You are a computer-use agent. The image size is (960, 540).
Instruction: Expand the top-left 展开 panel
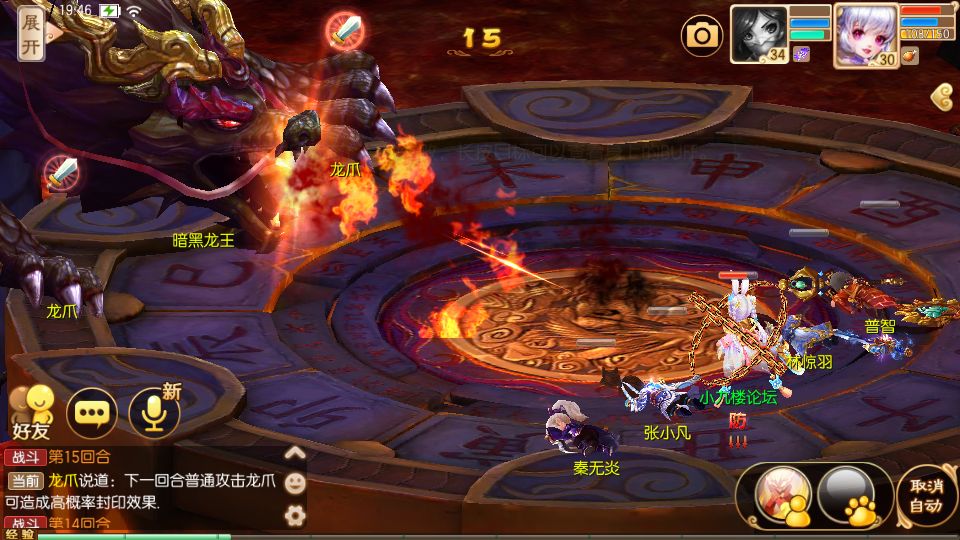[31, 36]
